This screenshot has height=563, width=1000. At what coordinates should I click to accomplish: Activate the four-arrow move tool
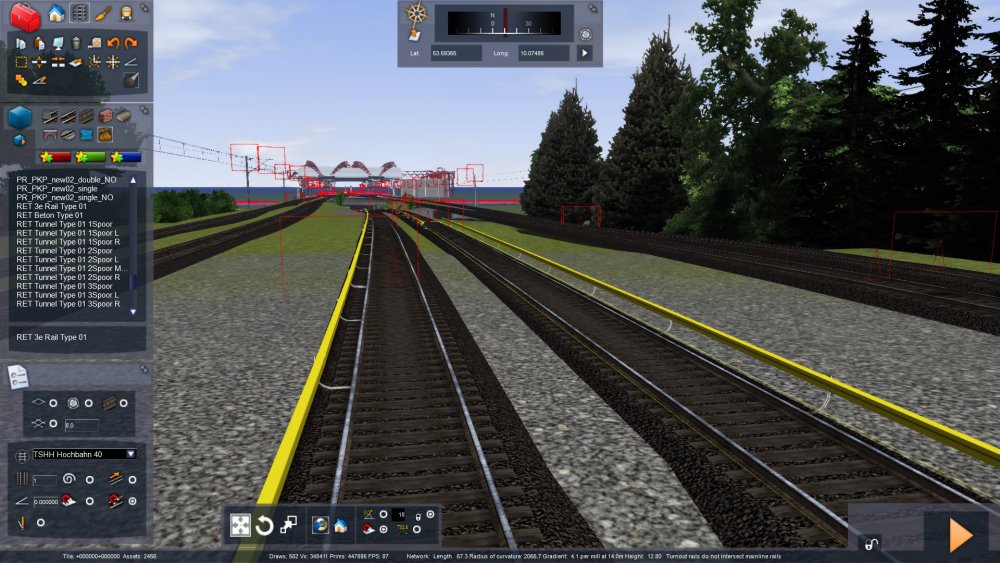(x=240, y=525)
